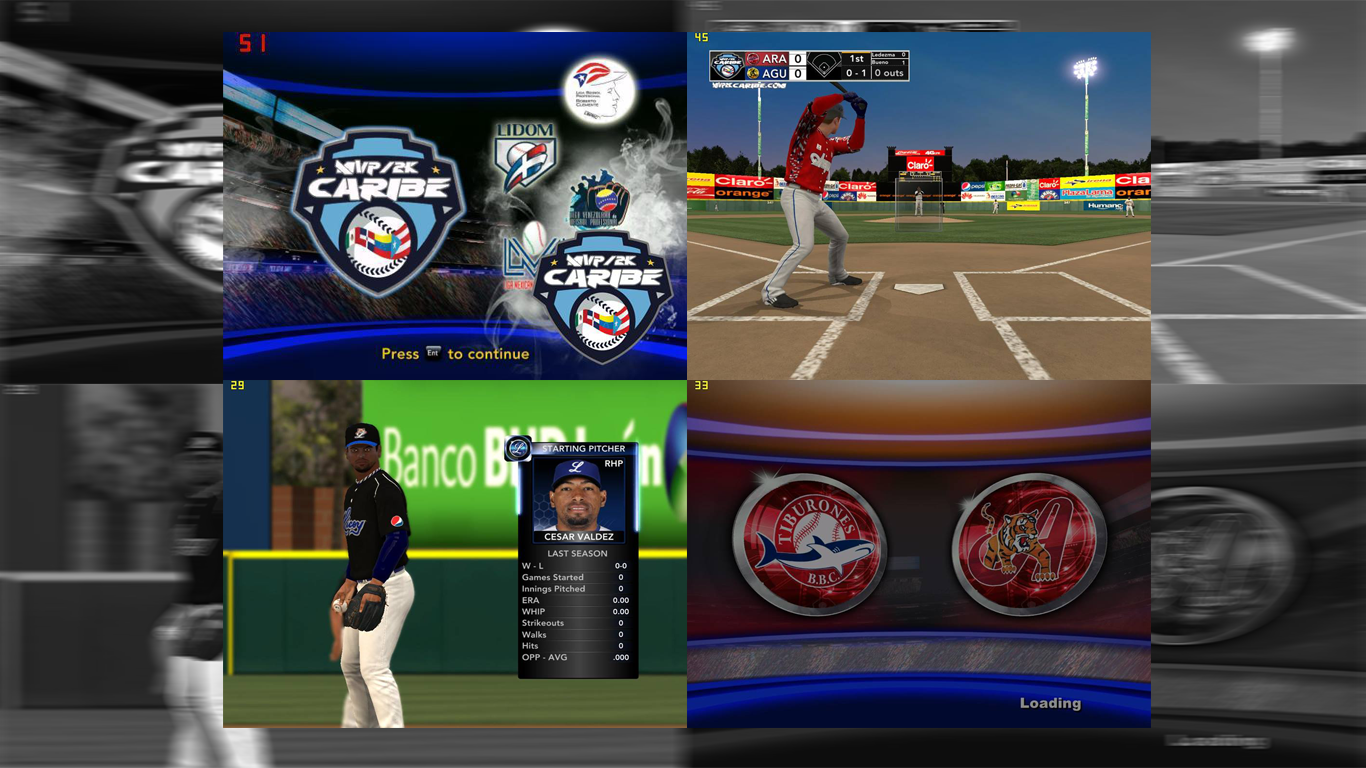The width and height of the screenshot is (1366, 768).
Task: Choose the Roberto Clemente league logo
Action: (x=601, y=91)
